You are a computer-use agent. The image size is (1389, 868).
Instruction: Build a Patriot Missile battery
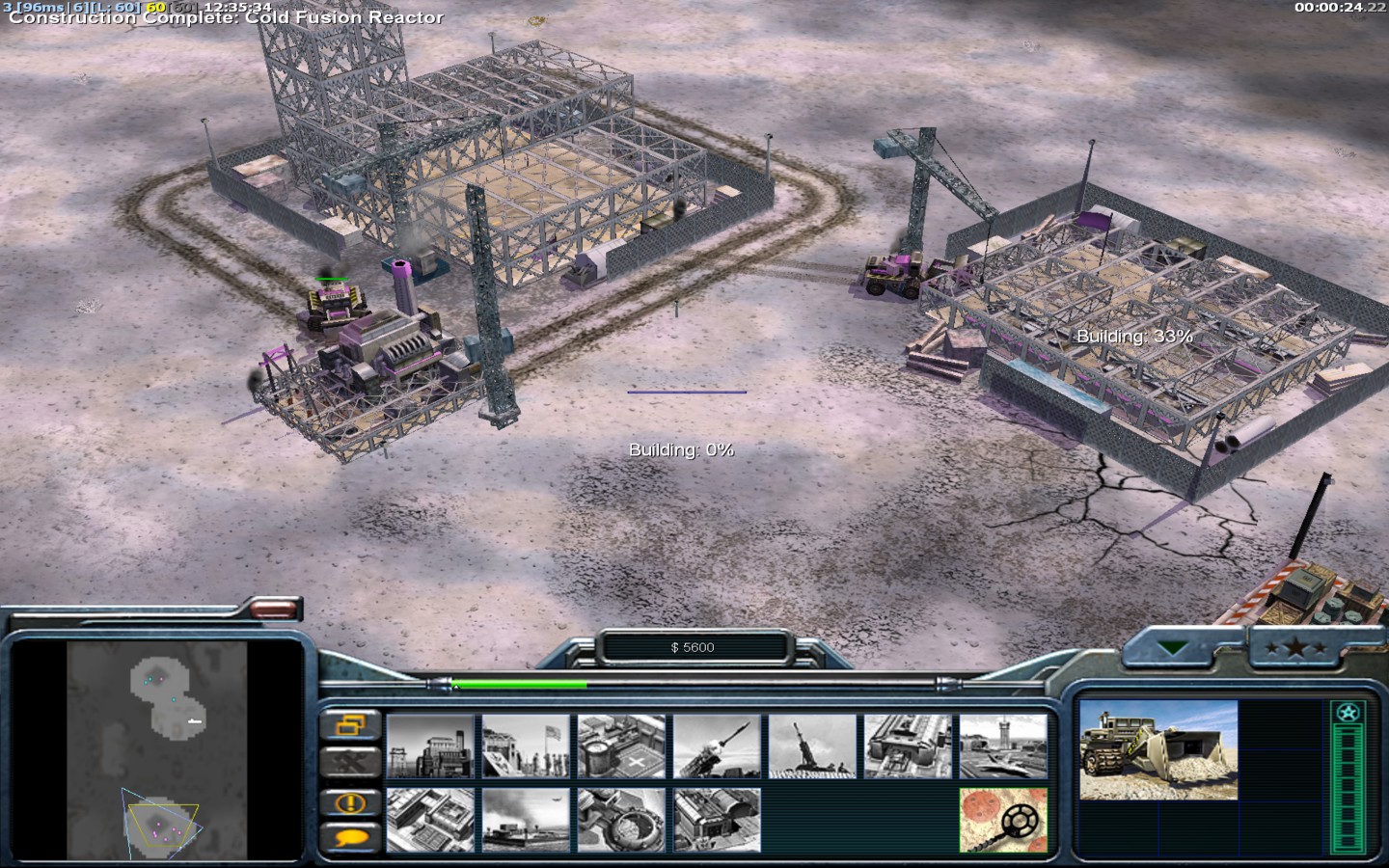(x=717, y=746)
